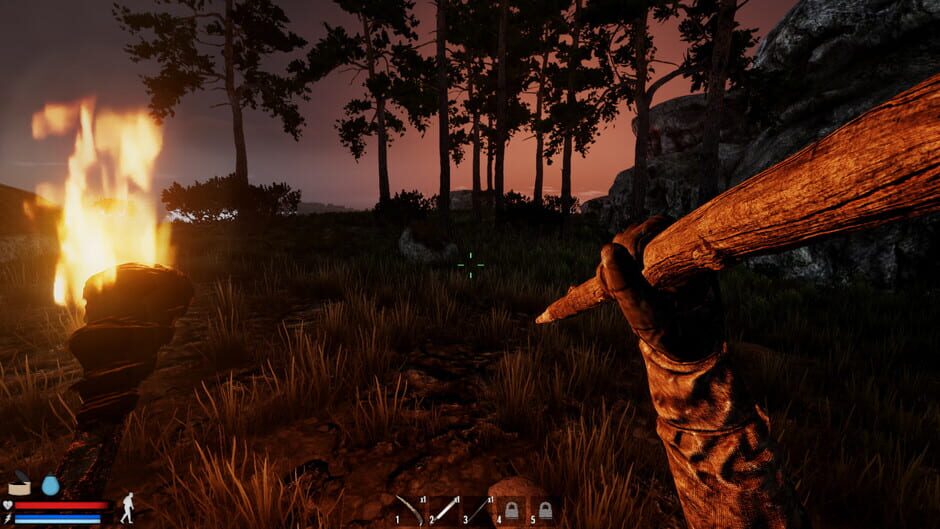Click the blue water drop thirst icon
940x529 pixels.
pos(50,485)
